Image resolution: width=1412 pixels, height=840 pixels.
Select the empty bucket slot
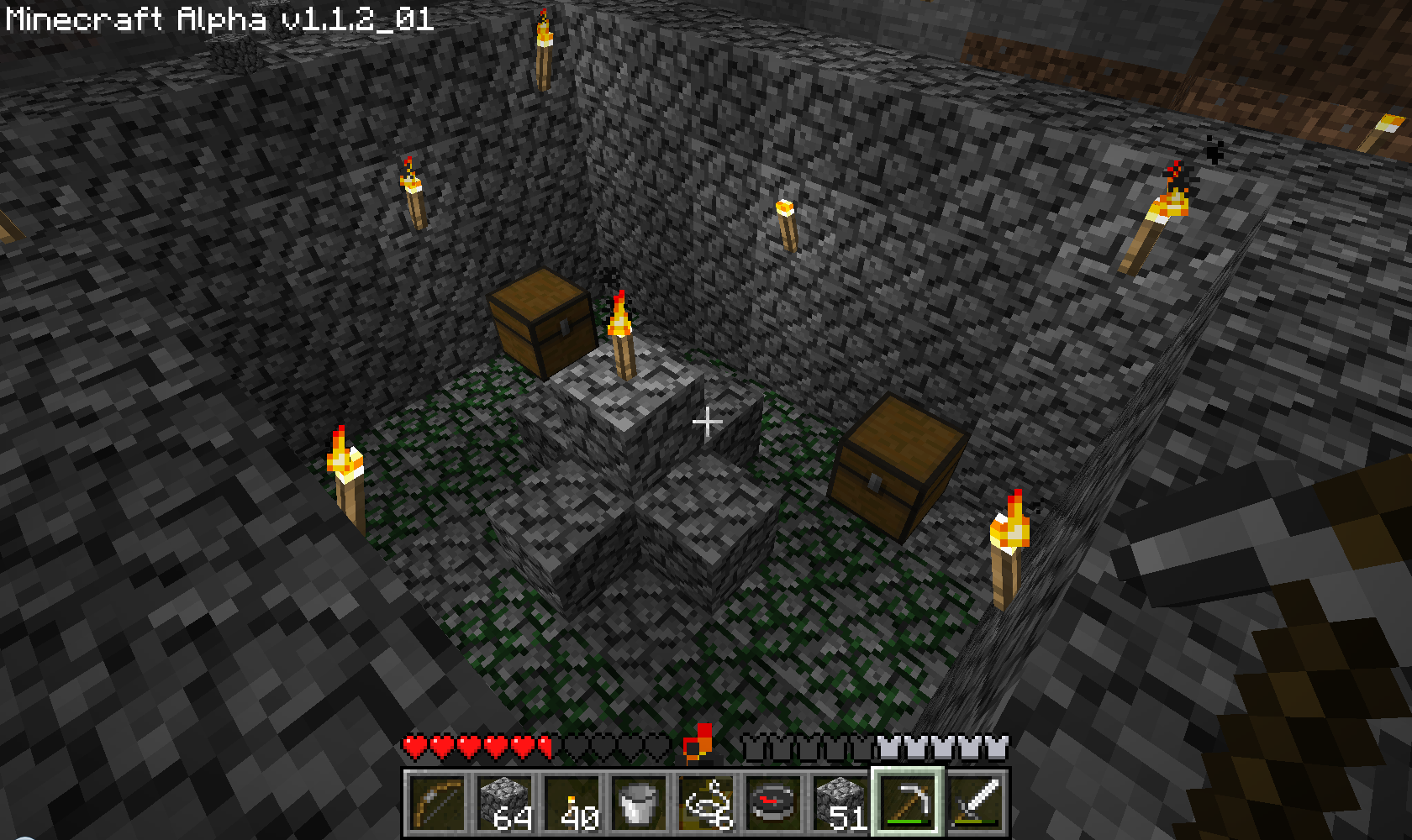tap(639, 804)
